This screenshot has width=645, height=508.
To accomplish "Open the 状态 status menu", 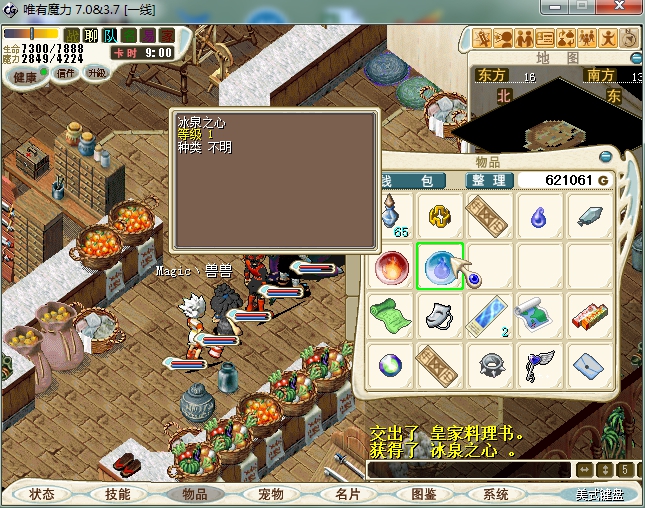I will pyautogui.click(x=42, y=494).
